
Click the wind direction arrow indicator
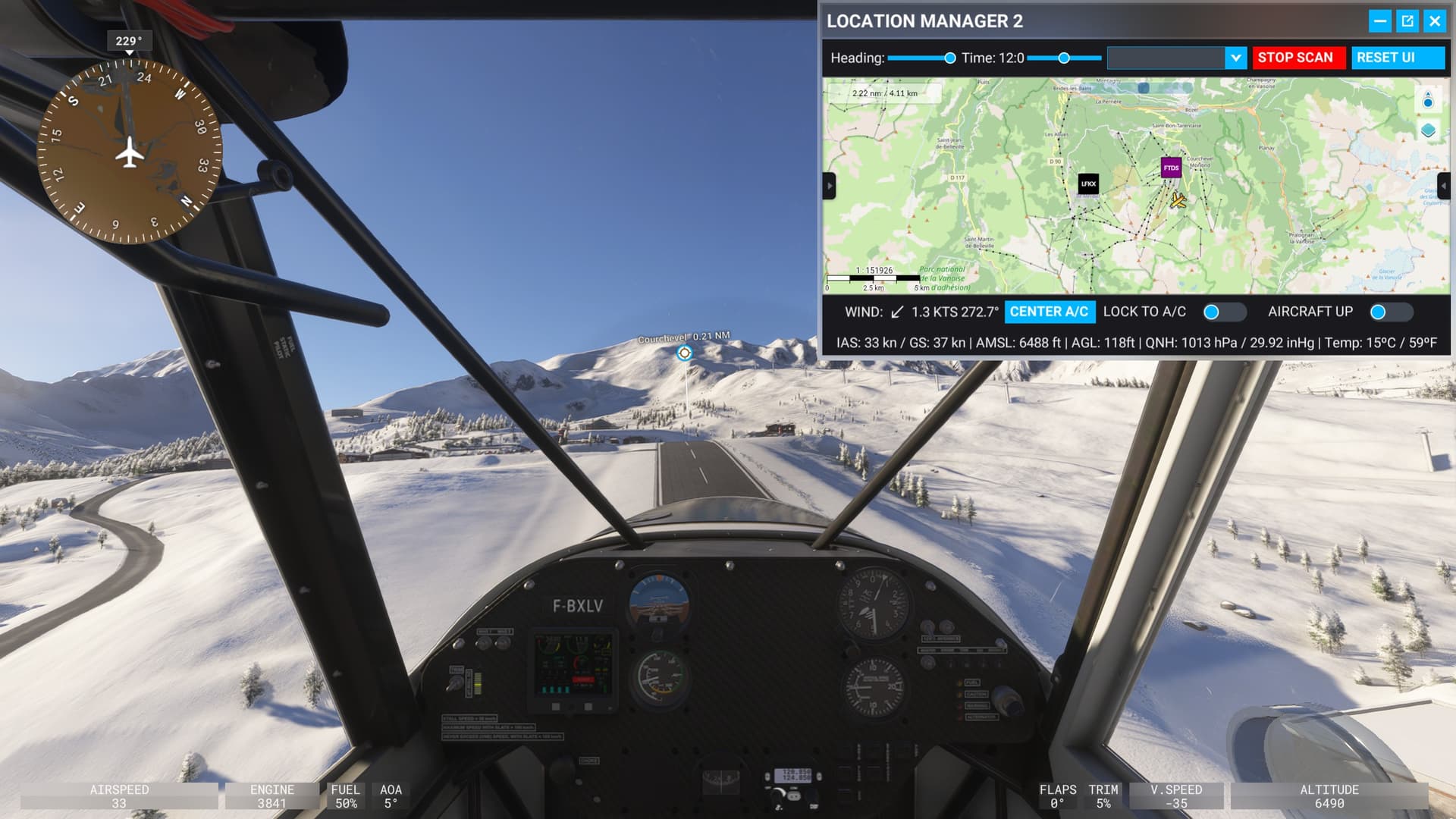click(x=897, y=311)
